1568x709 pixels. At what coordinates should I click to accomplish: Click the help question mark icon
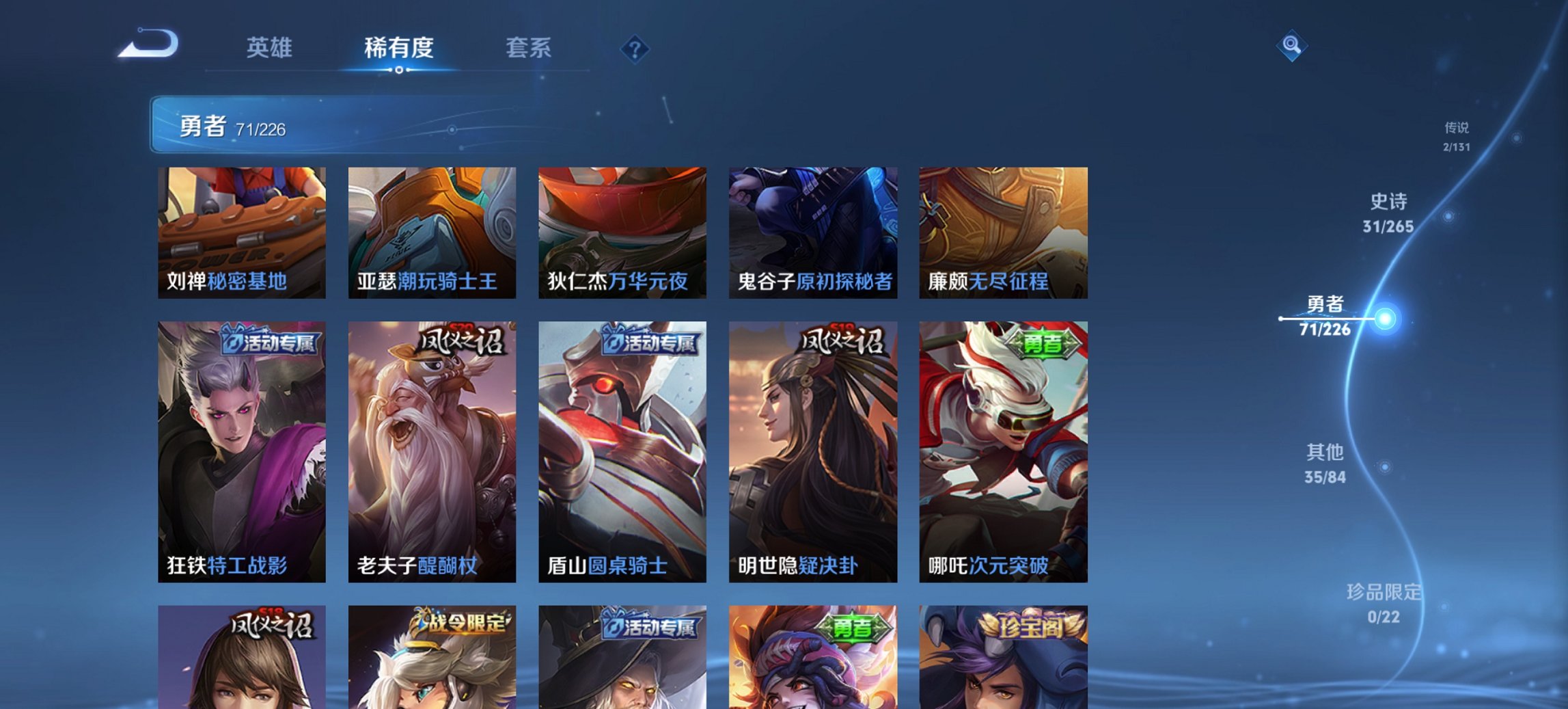(x=635, y=49)
